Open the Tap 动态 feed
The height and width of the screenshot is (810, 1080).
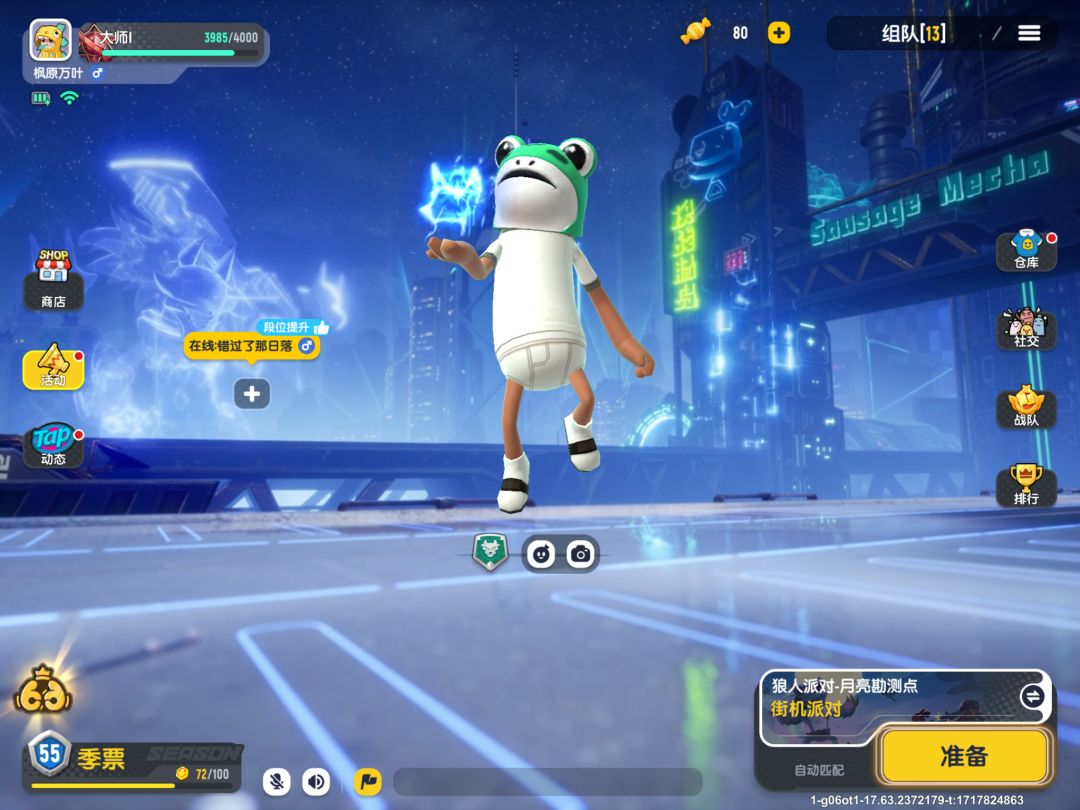[x=53, y=446]
